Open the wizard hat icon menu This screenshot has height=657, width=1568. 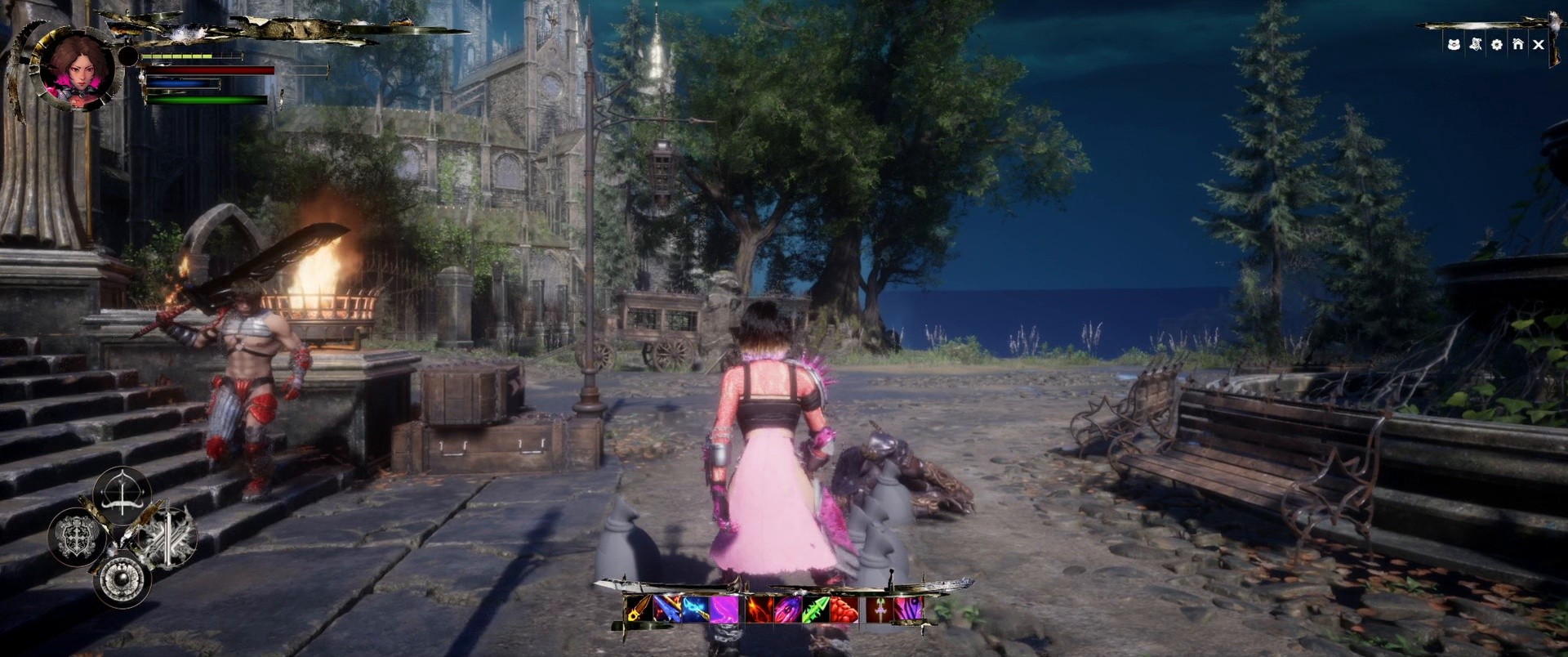[1475, 45]
